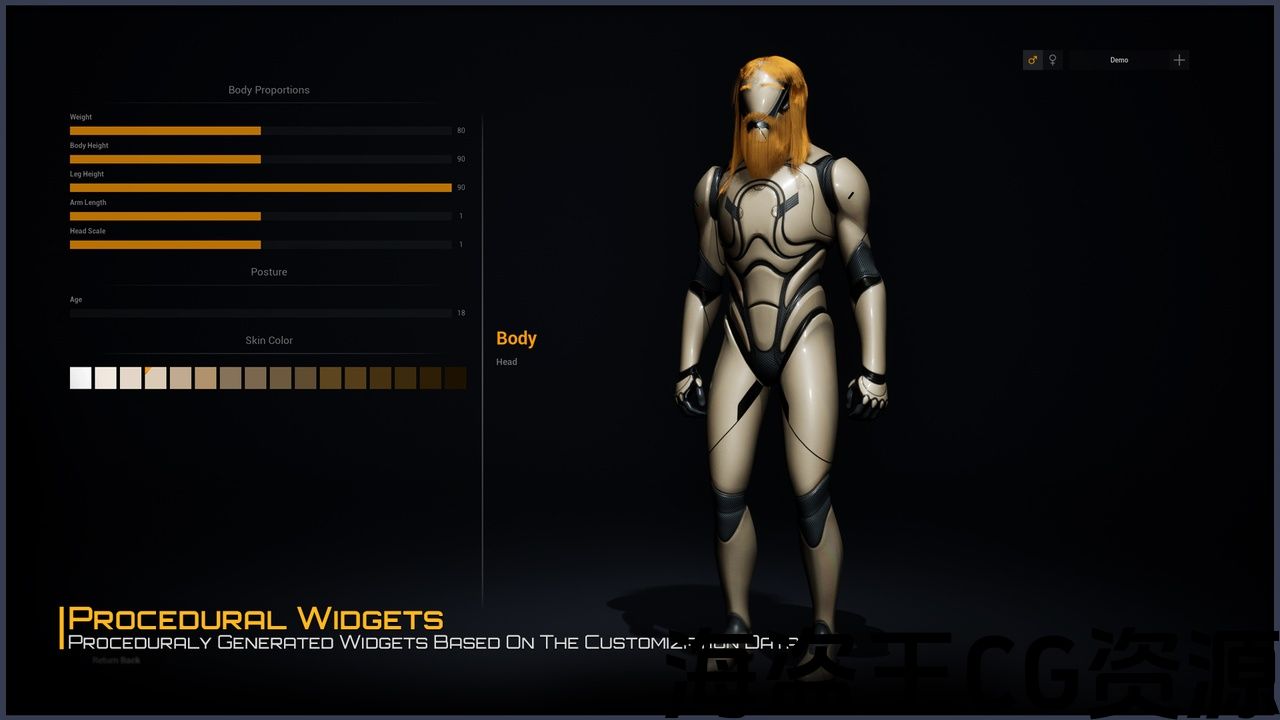Modify the Head Scale slider

click(x=260, y=245)
